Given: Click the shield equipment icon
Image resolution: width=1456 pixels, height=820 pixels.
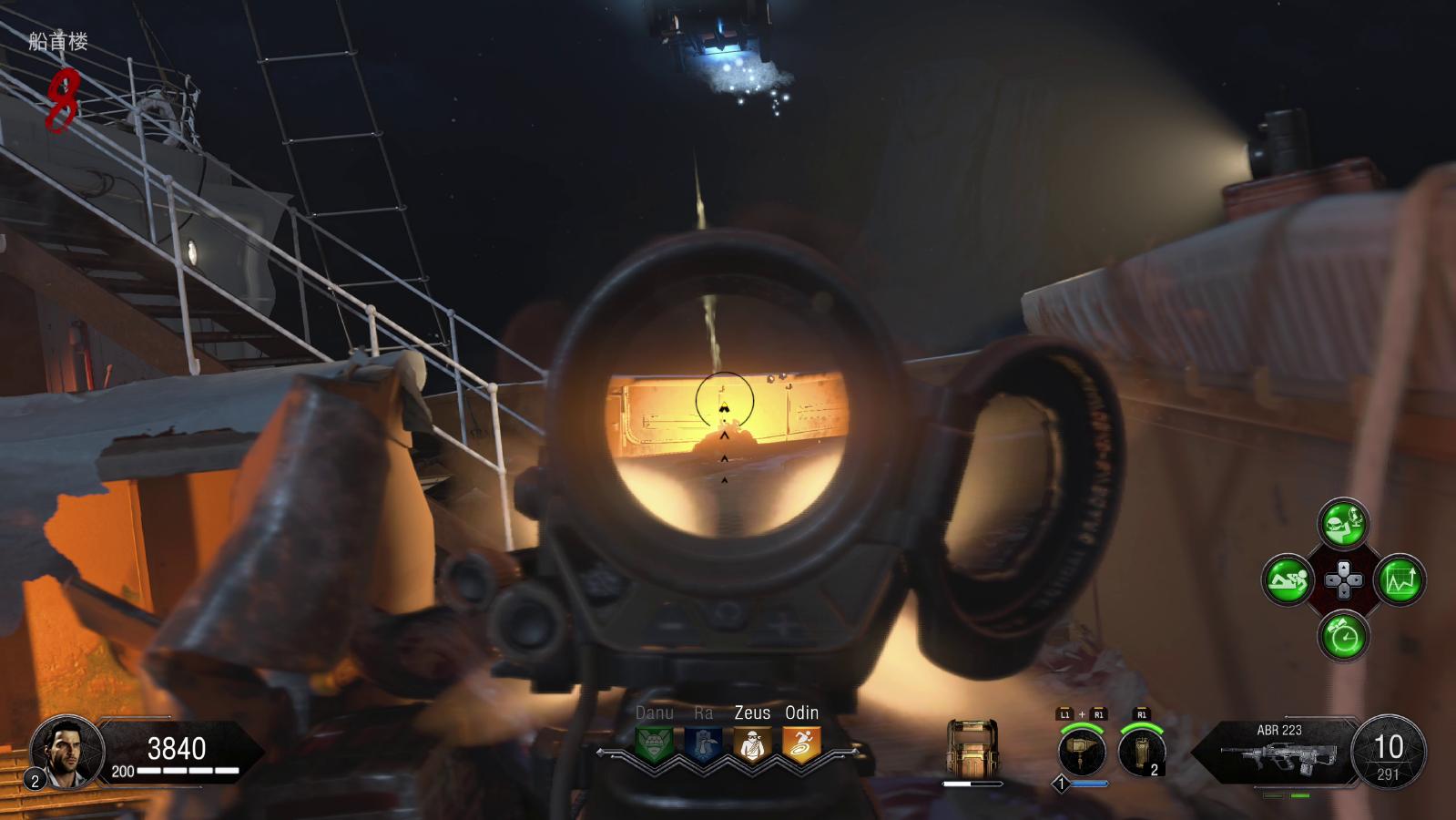Looking at the screenshot, I should click(x=972, y=749).
